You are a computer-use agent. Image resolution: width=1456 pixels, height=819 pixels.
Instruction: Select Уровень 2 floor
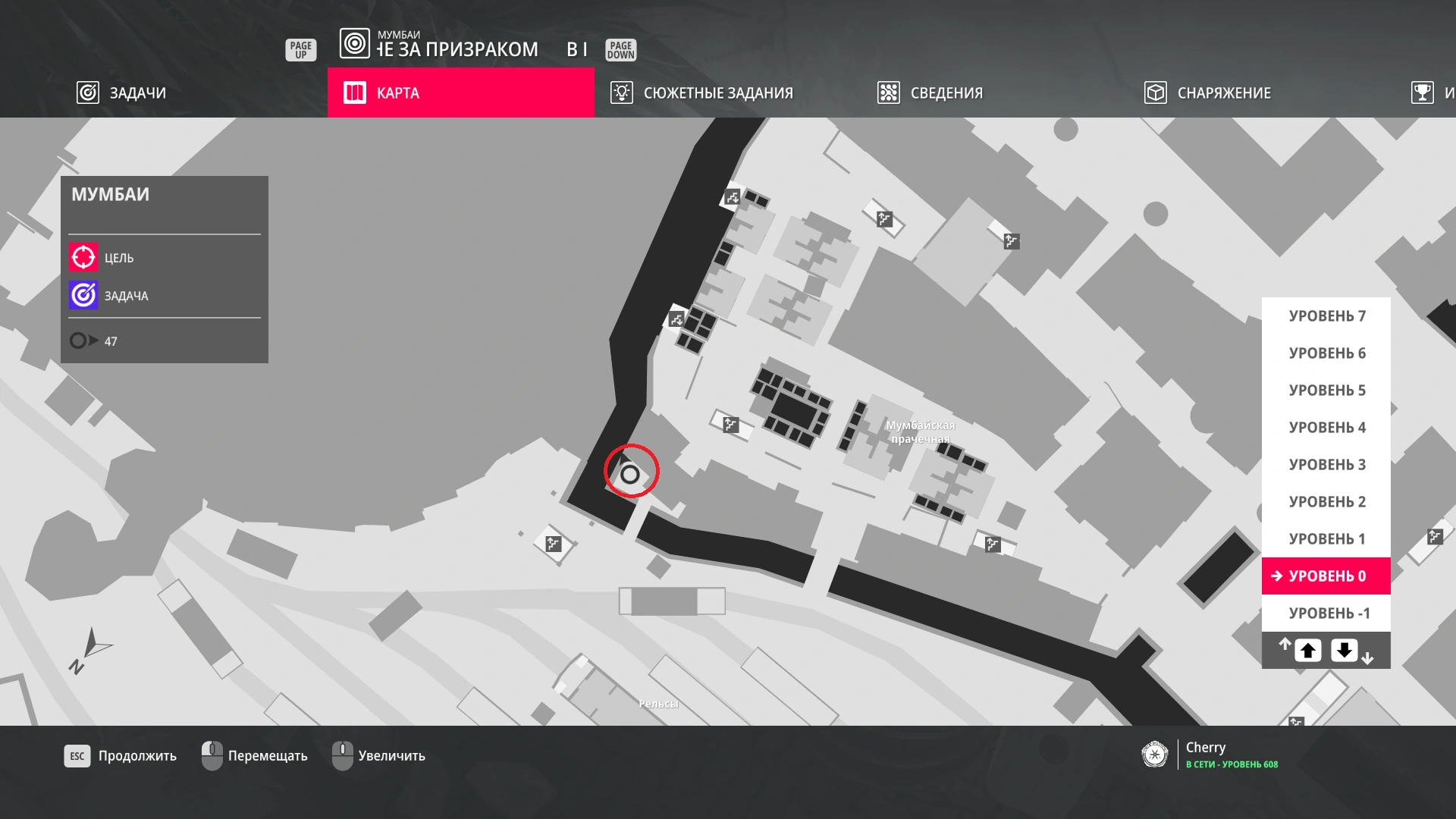coord(1326,502)
